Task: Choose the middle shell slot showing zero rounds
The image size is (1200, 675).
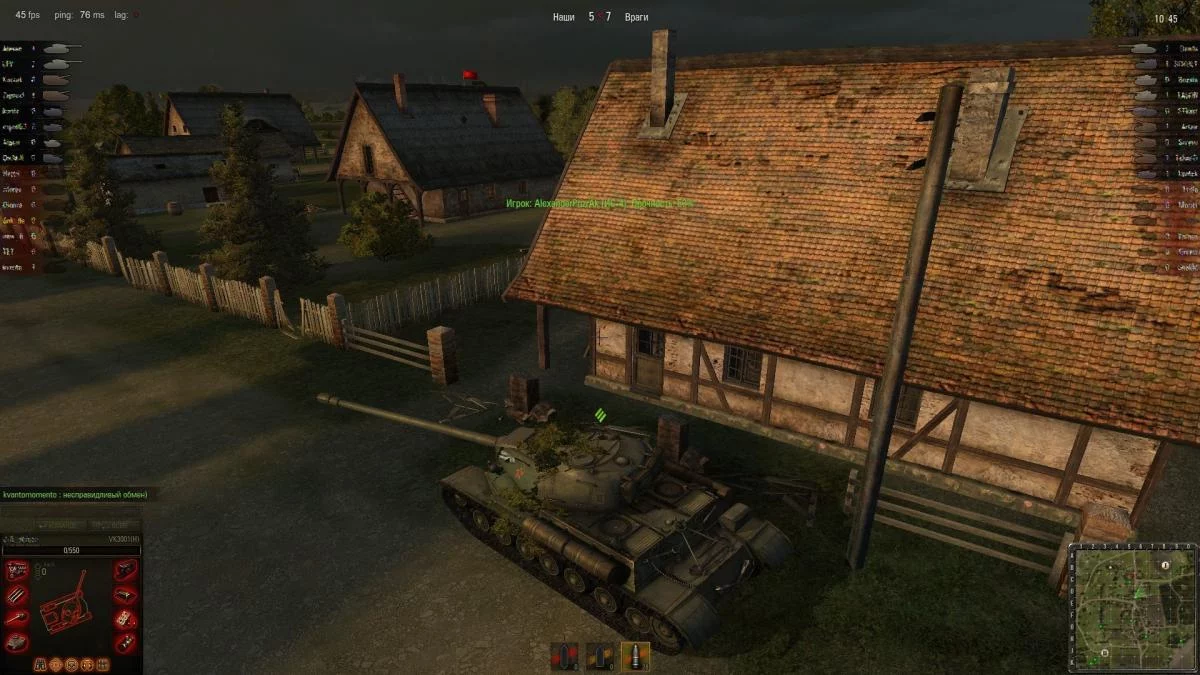Action: click(600, 656)
